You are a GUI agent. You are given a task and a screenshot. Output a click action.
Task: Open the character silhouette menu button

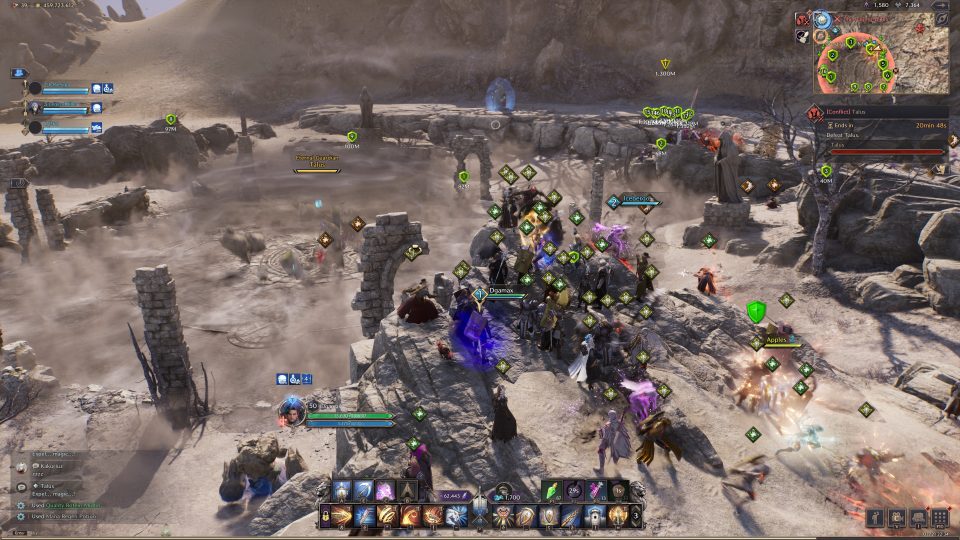875,517
